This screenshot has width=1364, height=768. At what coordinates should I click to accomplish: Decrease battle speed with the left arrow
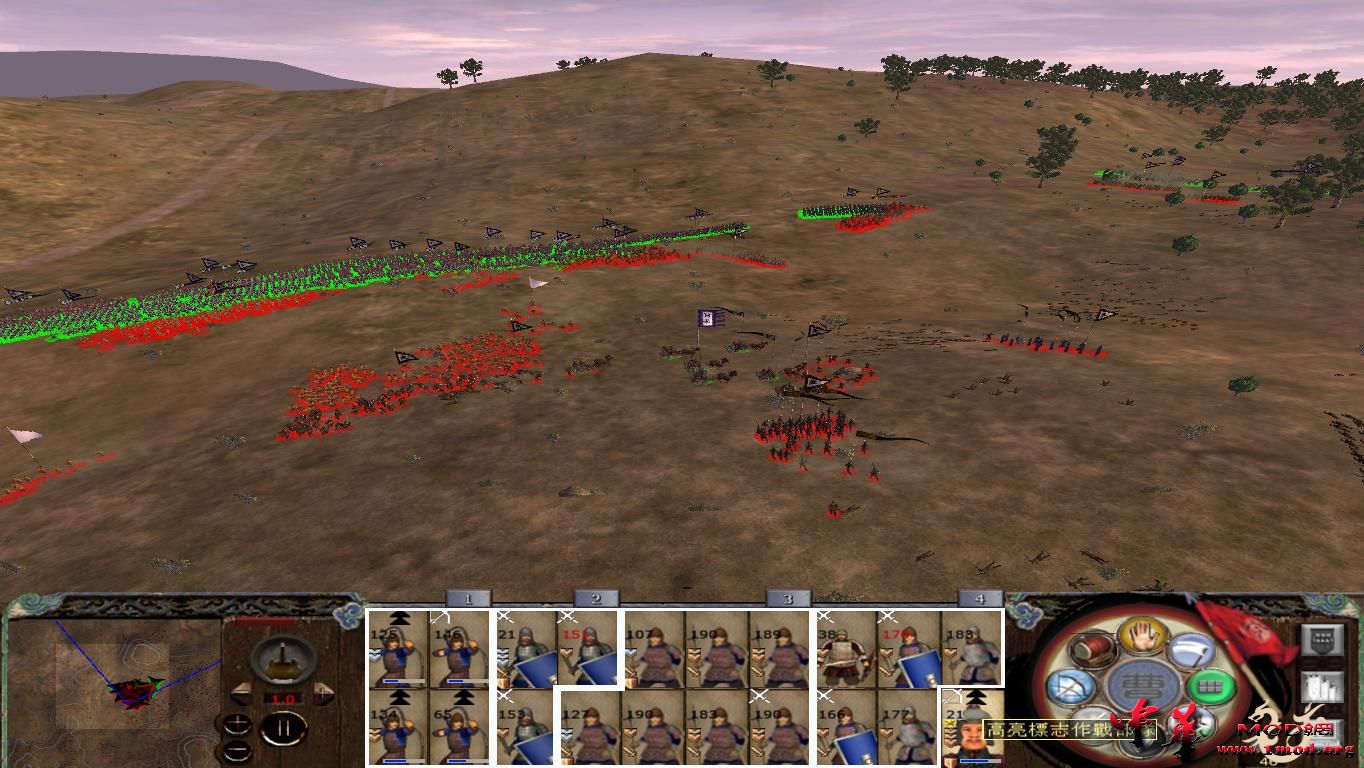click(241, 694)
